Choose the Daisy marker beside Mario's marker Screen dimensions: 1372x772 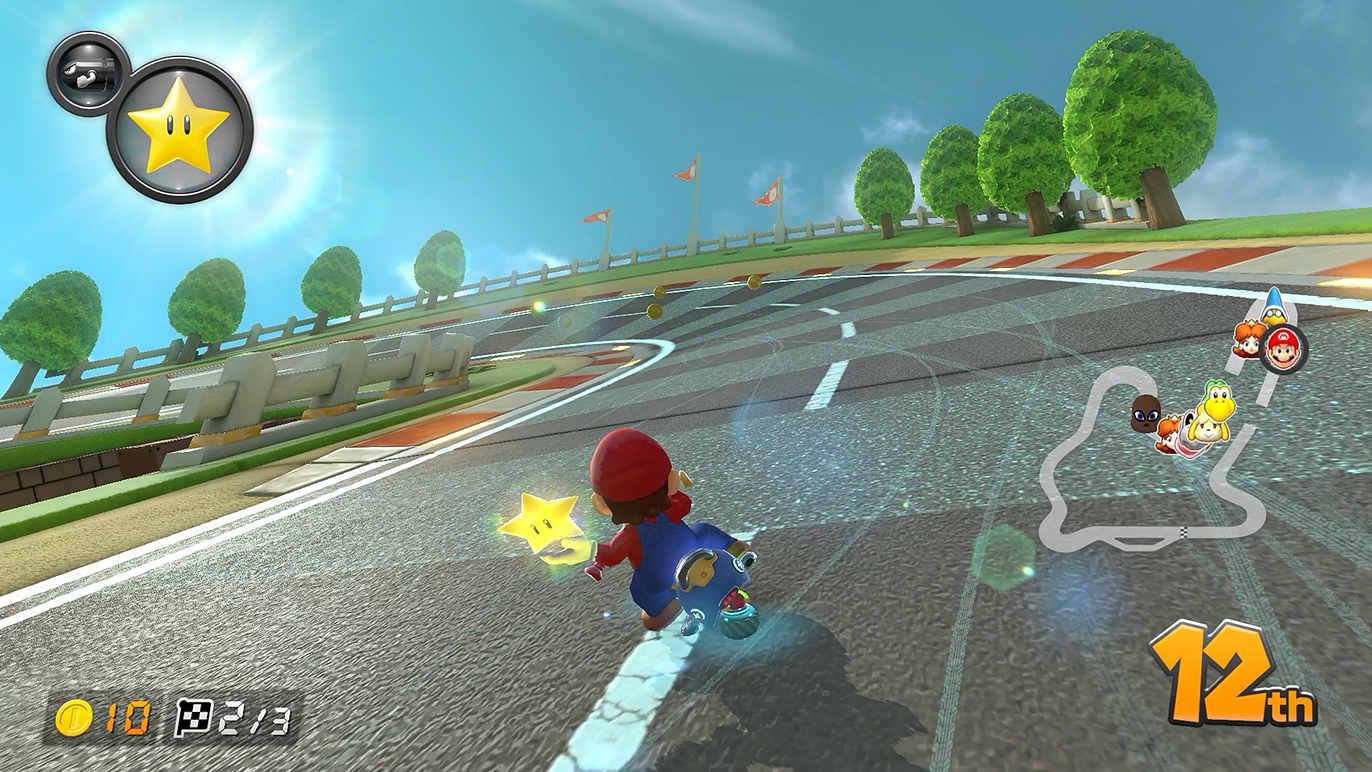1249,340
